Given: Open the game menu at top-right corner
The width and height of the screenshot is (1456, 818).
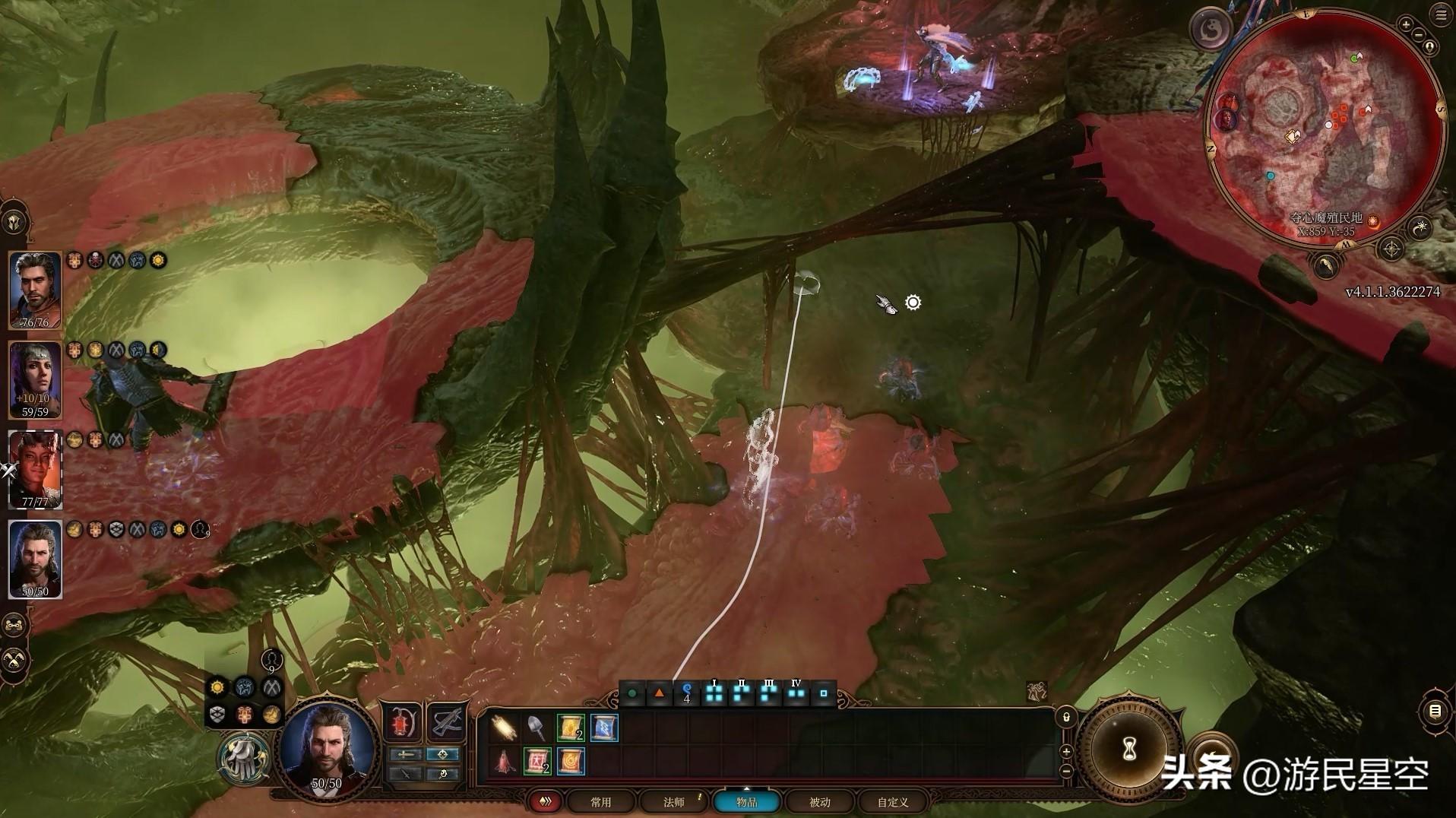Looking at the screenshot, I should [1442, 15].
